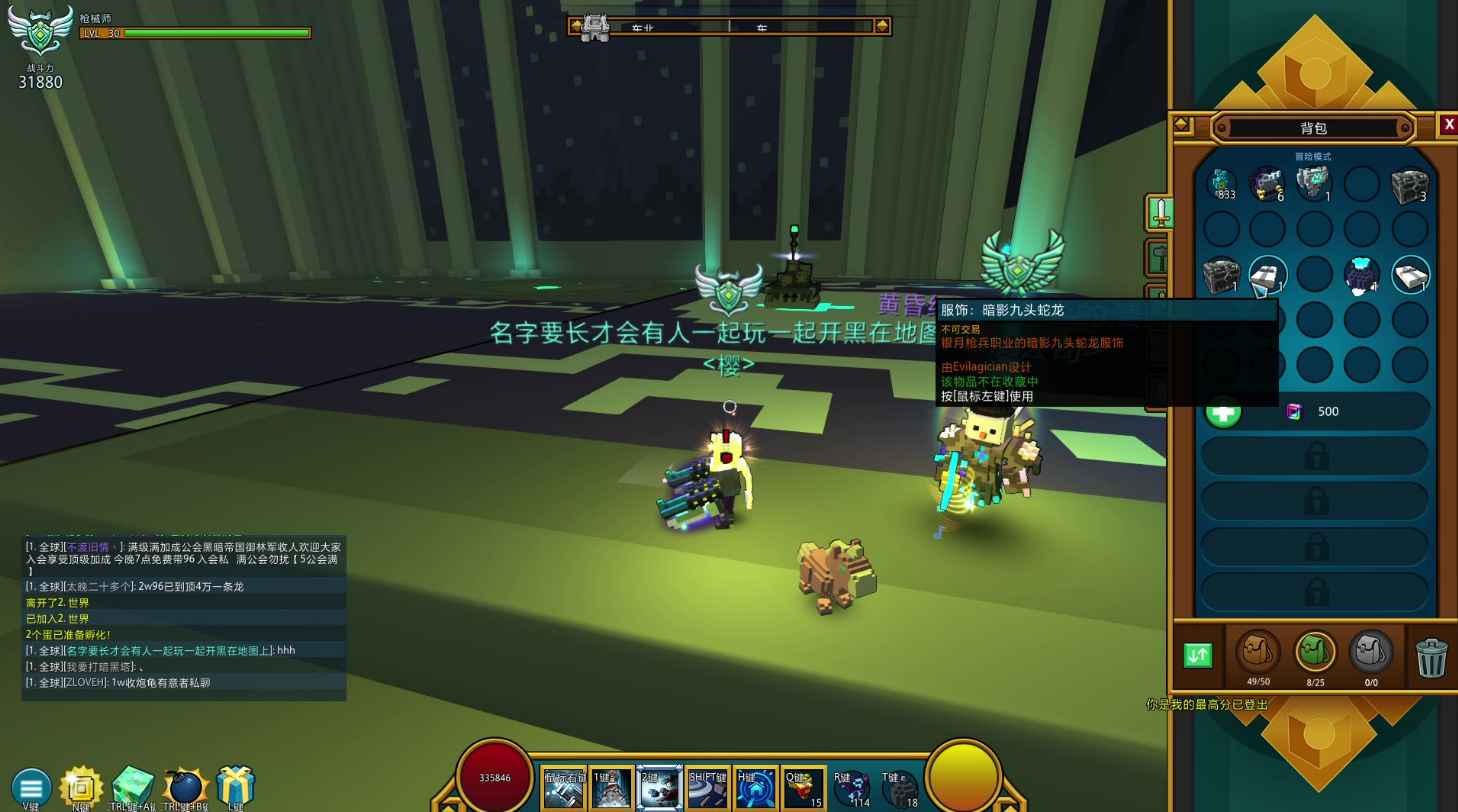This screenshot has height=812, width=1458.
Task: Select the sword equipment side tab
Action: (1160, 211)
